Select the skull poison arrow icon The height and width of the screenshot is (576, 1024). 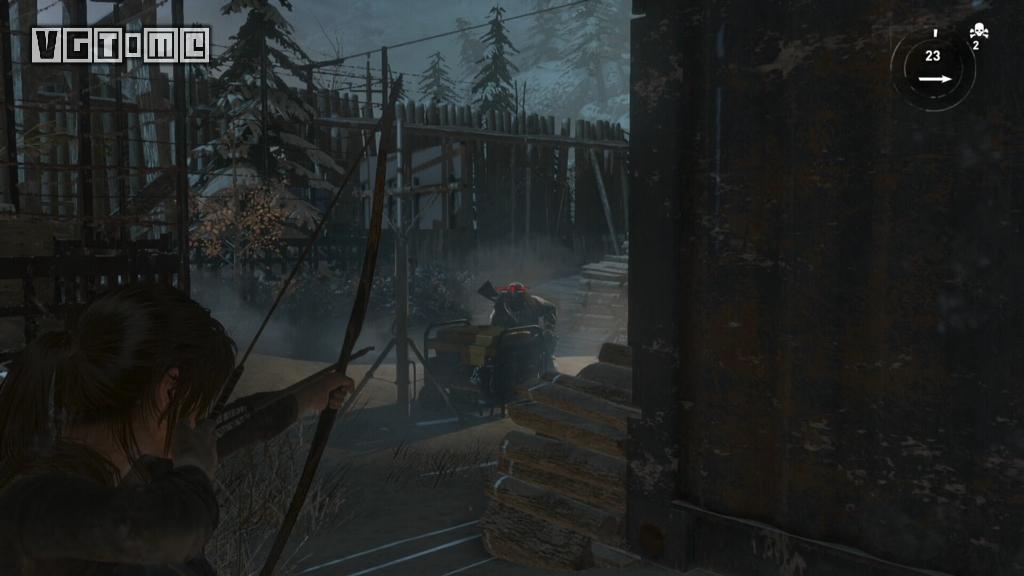(x=978, y=32)
